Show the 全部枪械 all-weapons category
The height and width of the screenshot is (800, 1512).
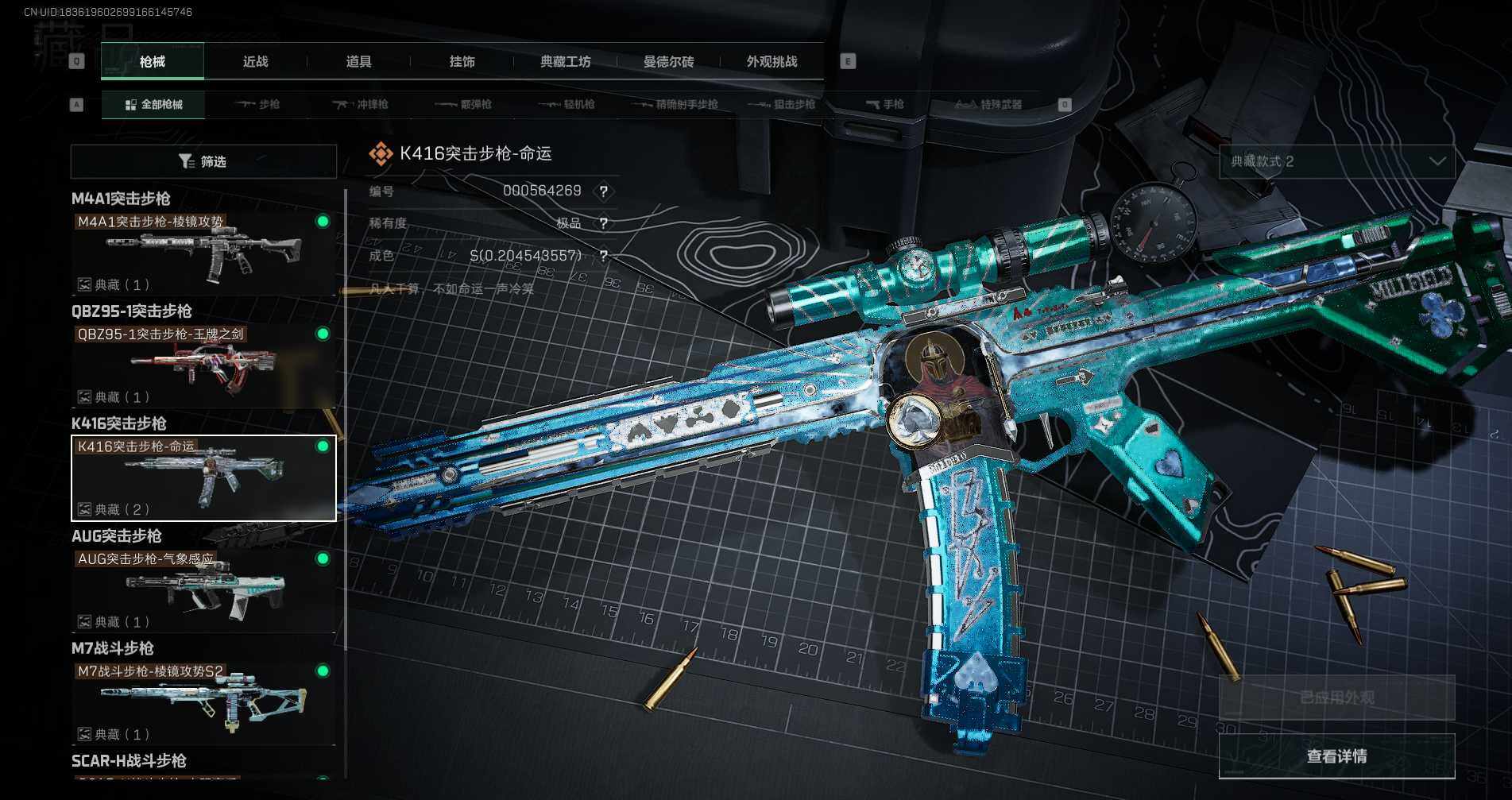pyautogui.click(x=153, y=105)
